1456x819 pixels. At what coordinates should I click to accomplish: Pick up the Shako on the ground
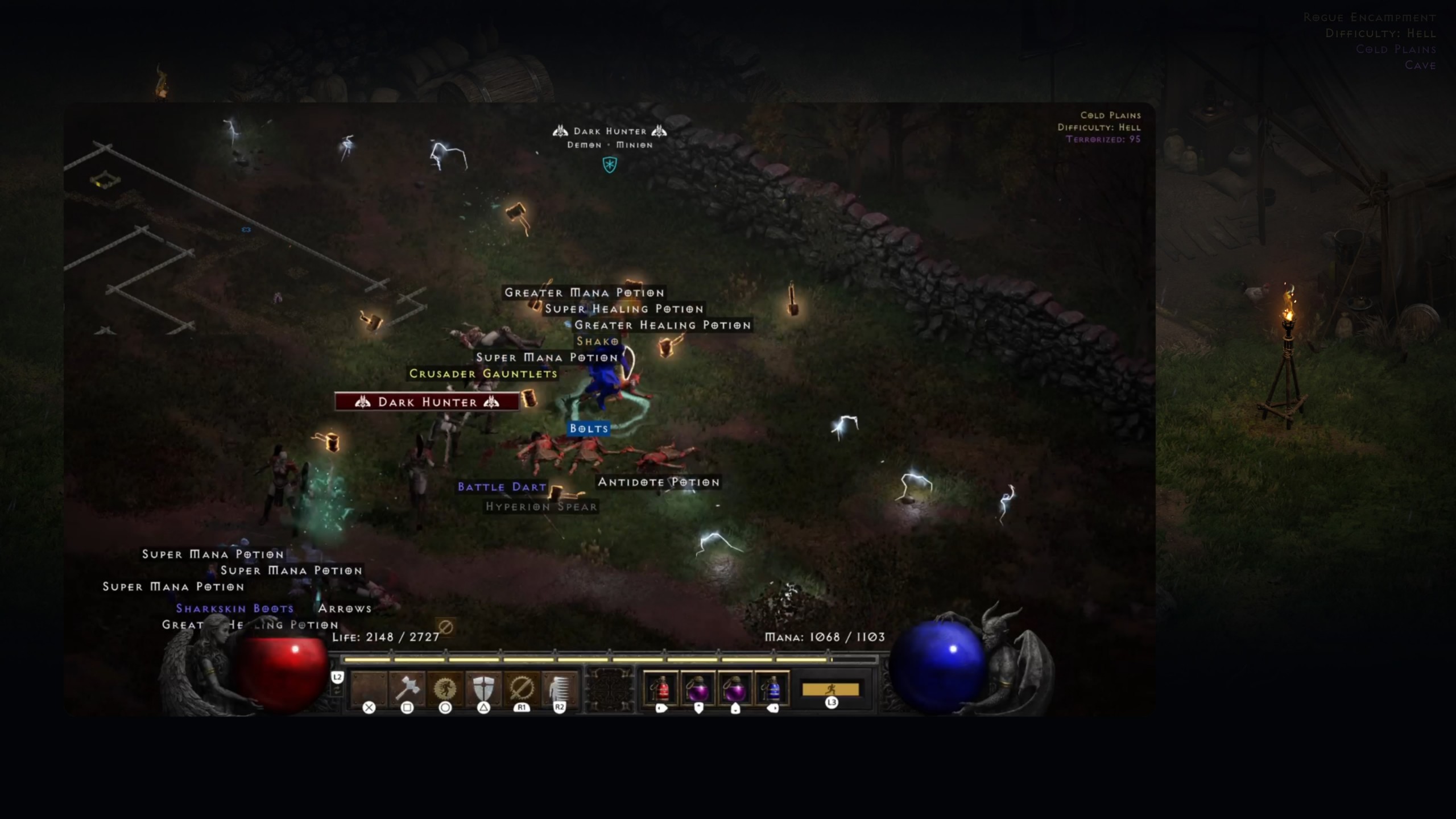pos(597,341)
